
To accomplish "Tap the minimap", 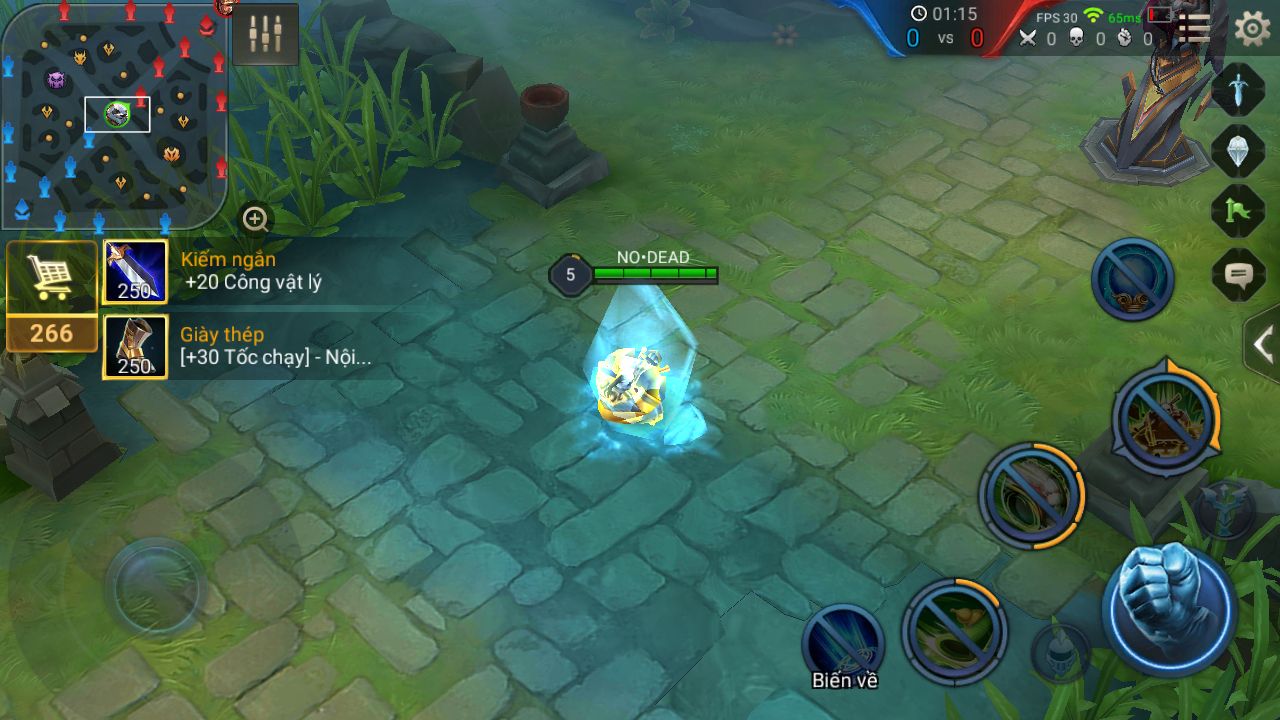I will (x=113, y=115).
